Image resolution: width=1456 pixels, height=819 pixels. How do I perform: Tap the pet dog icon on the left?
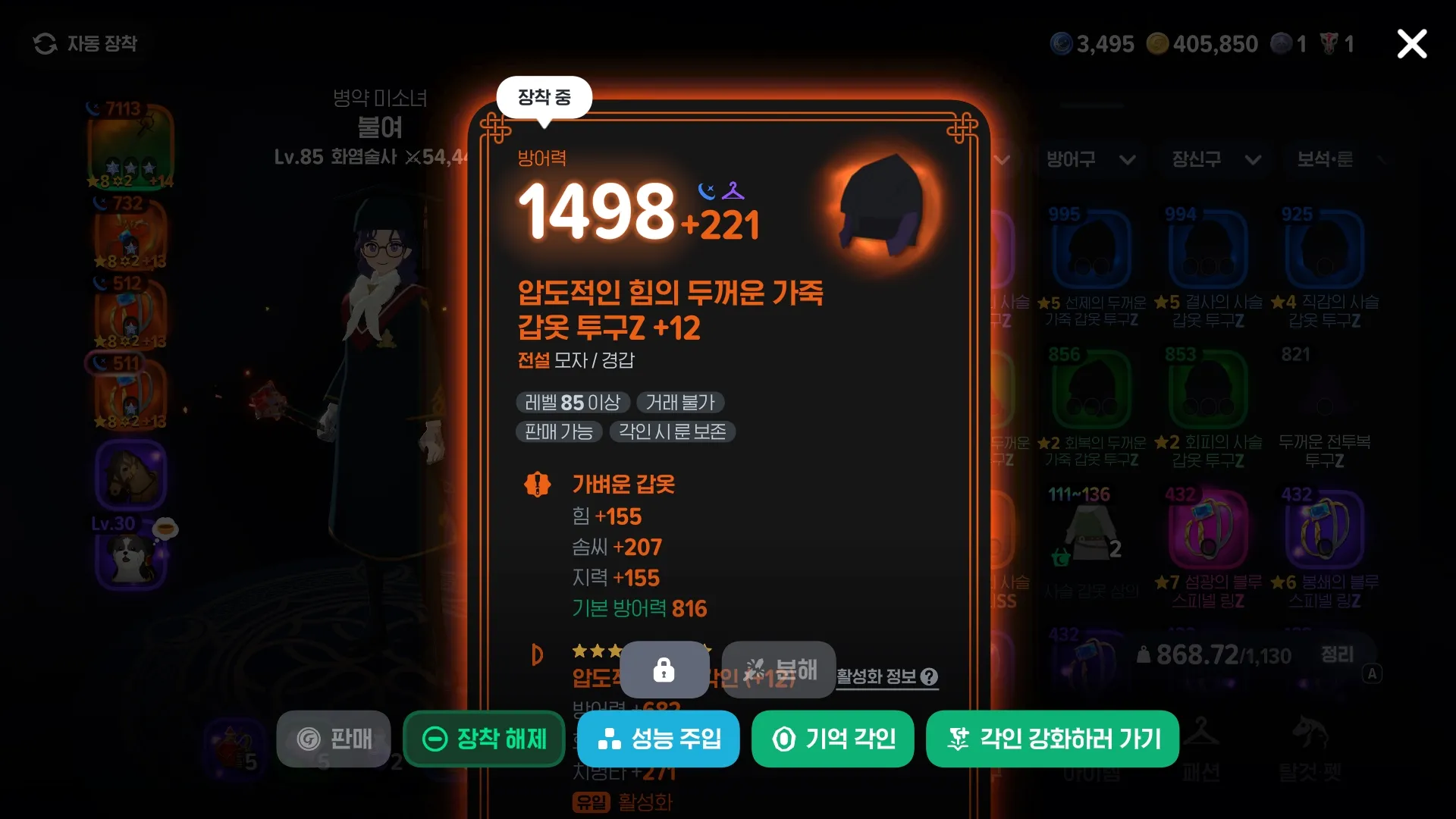pos(130,561)
